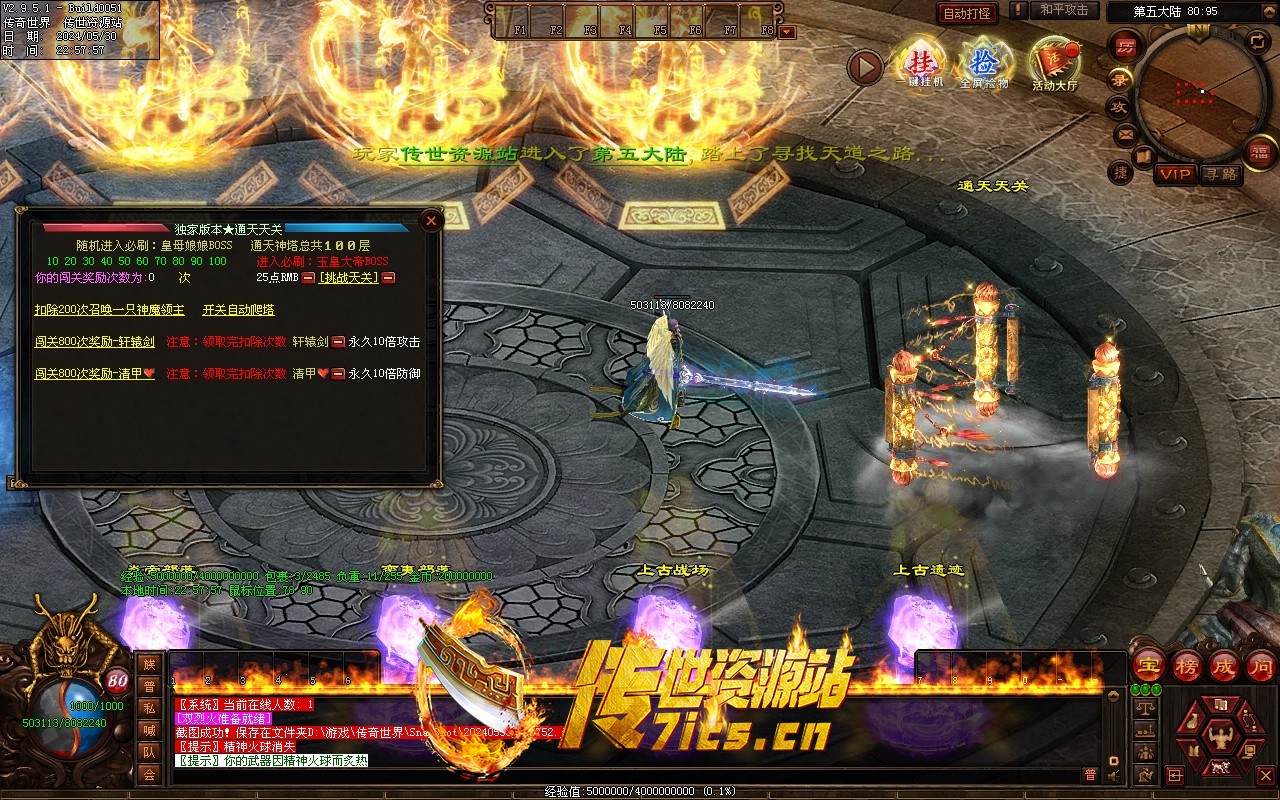The width and height of the screenshot is (1280, 800).
Task: Toggle the 自动打怪 auto-fight button
Action: (x=967, y=14)
